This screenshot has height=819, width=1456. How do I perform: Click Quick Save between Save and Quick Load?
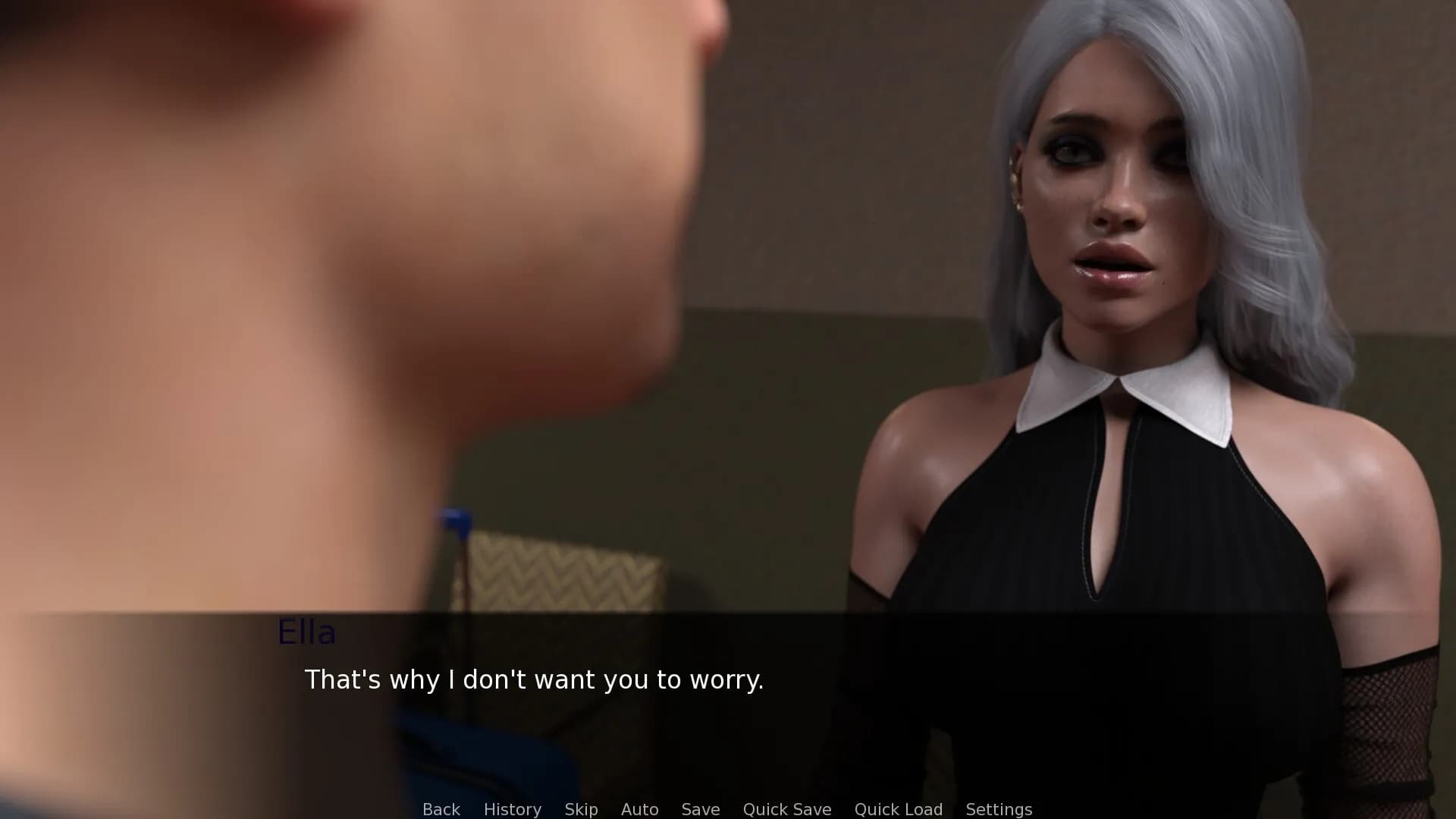click(786, 809)
